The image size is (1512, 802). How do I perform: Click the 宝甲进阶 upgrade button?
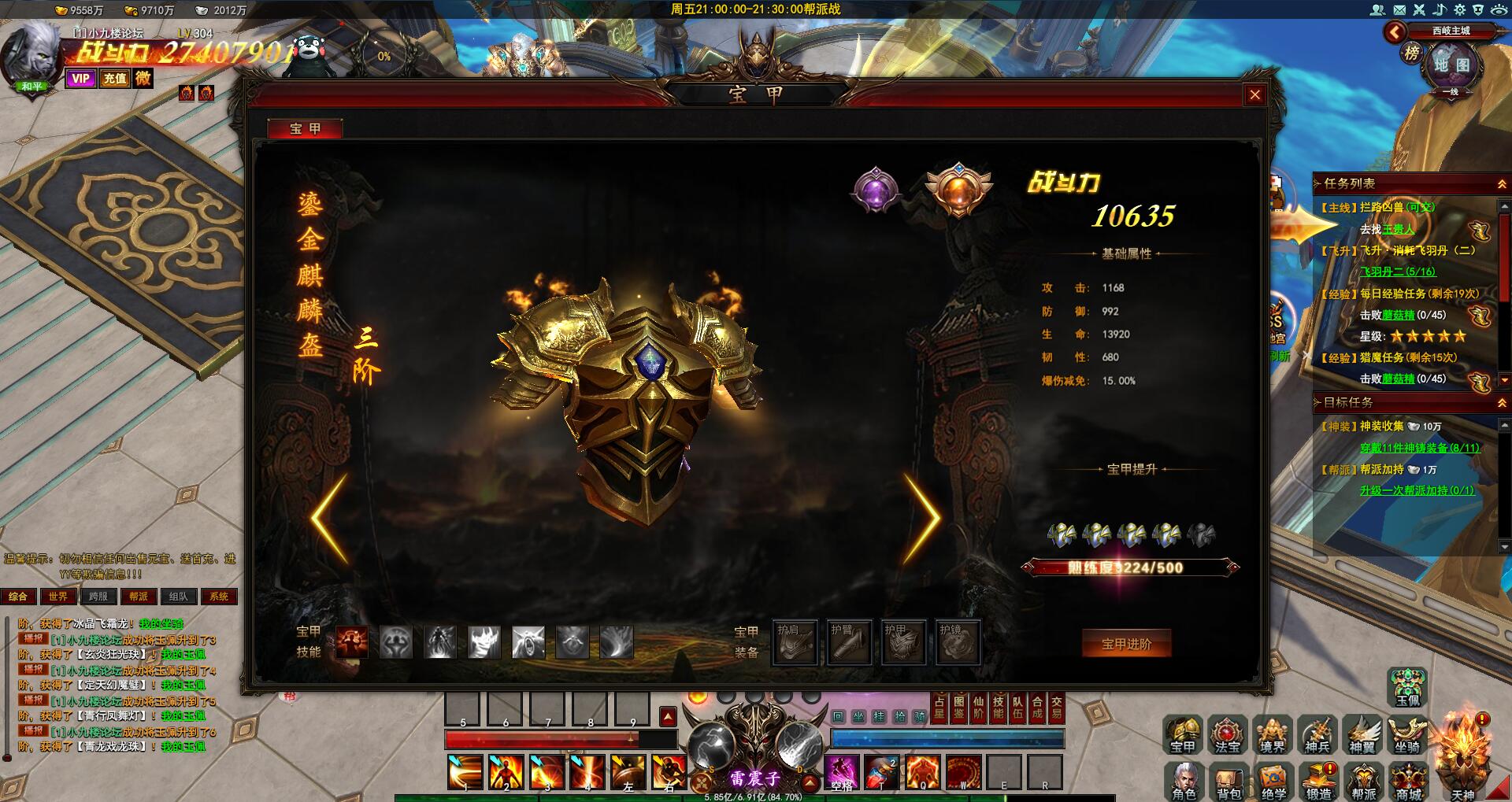point(1126,644)
